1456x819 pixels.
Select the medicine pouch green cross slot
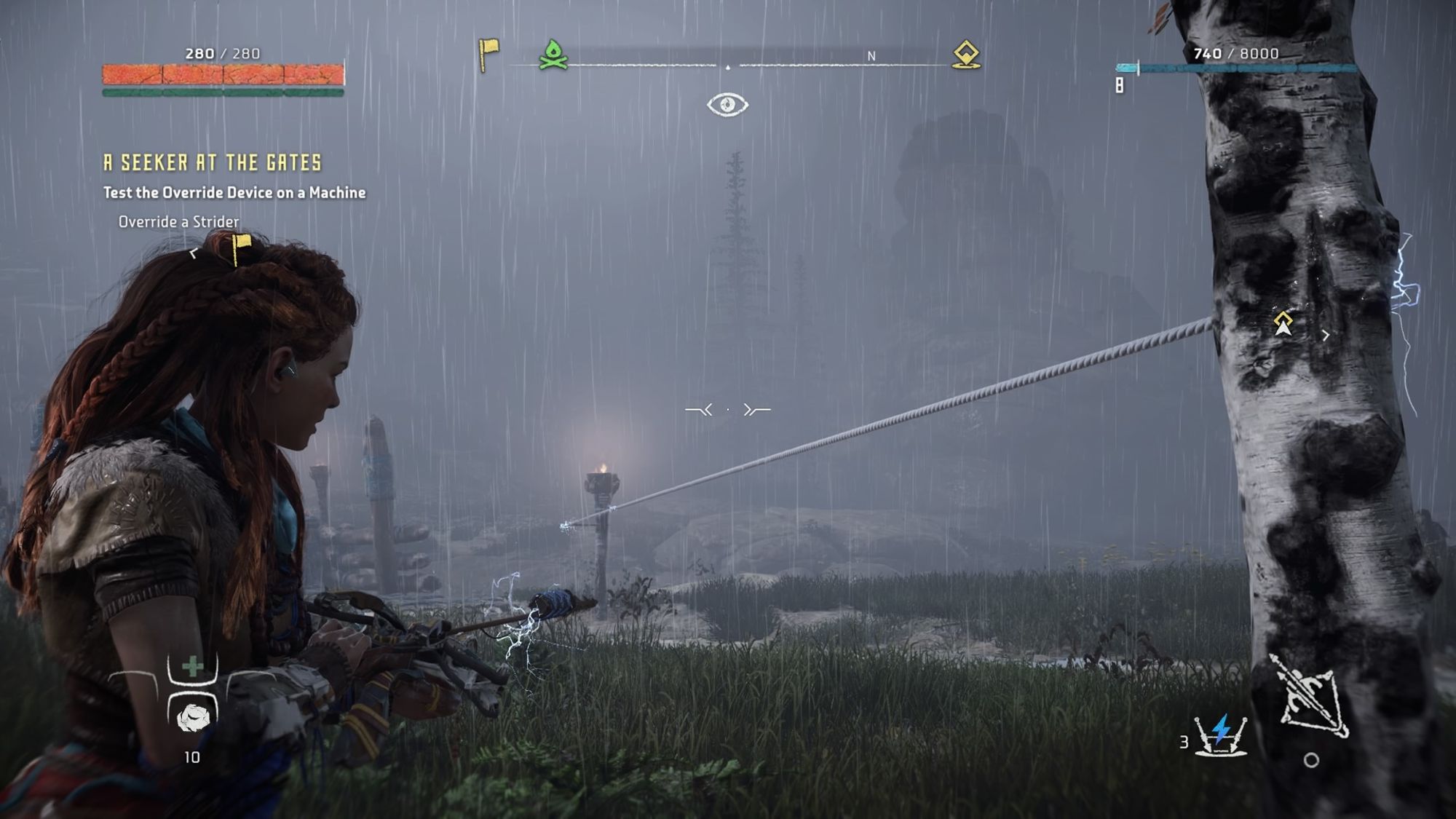click(193, 666)
